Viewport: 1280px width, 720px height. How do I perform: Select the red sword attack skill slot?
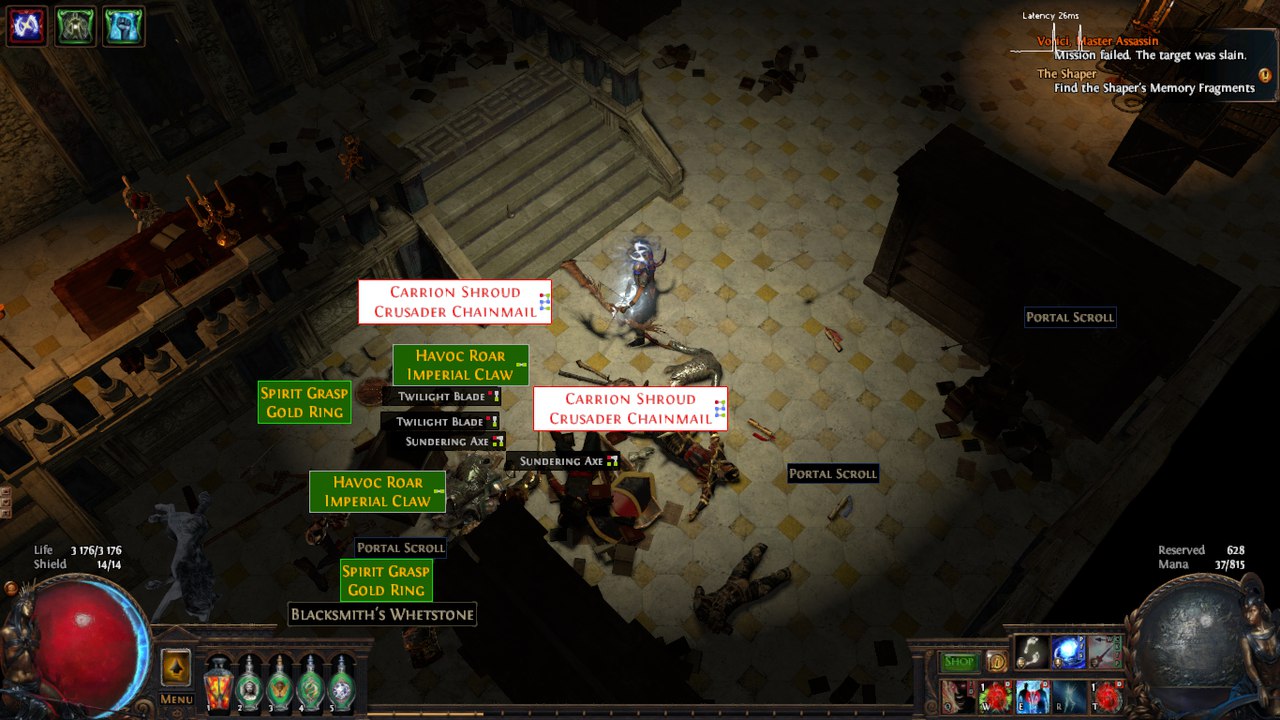(1105, 652)
